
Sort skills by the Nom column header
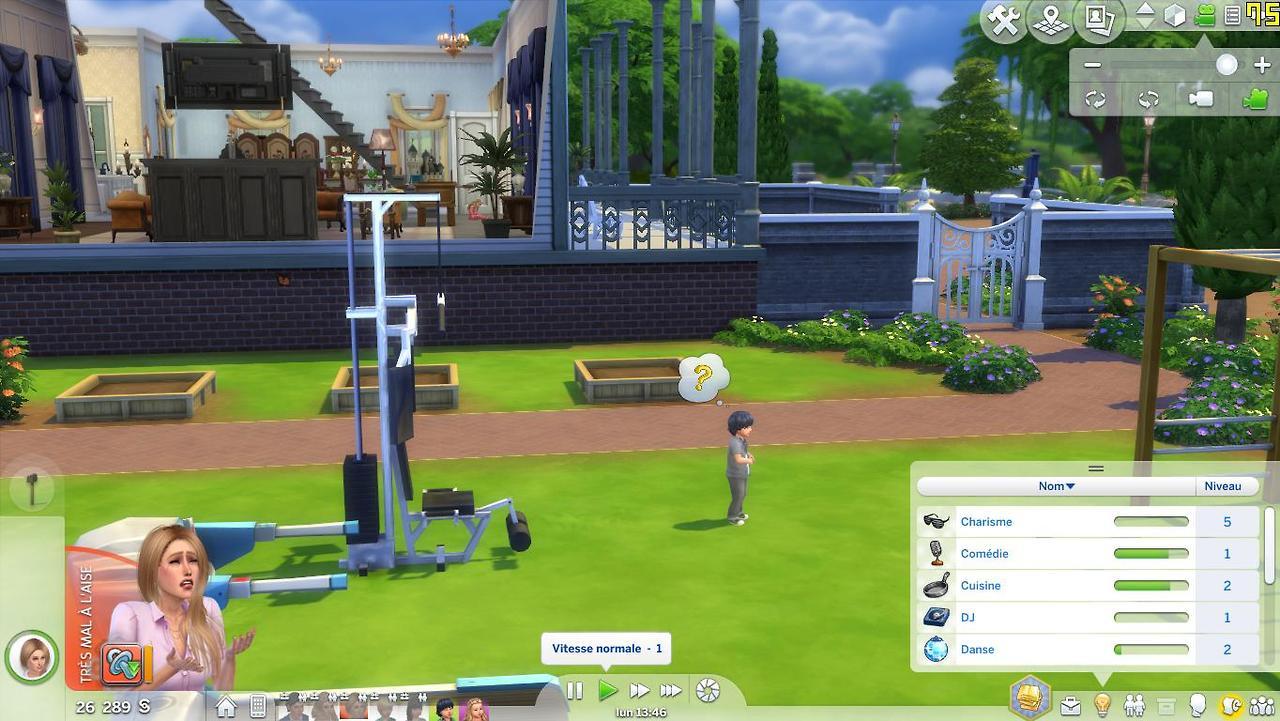pyautogui.click(x=1056, y=486)
